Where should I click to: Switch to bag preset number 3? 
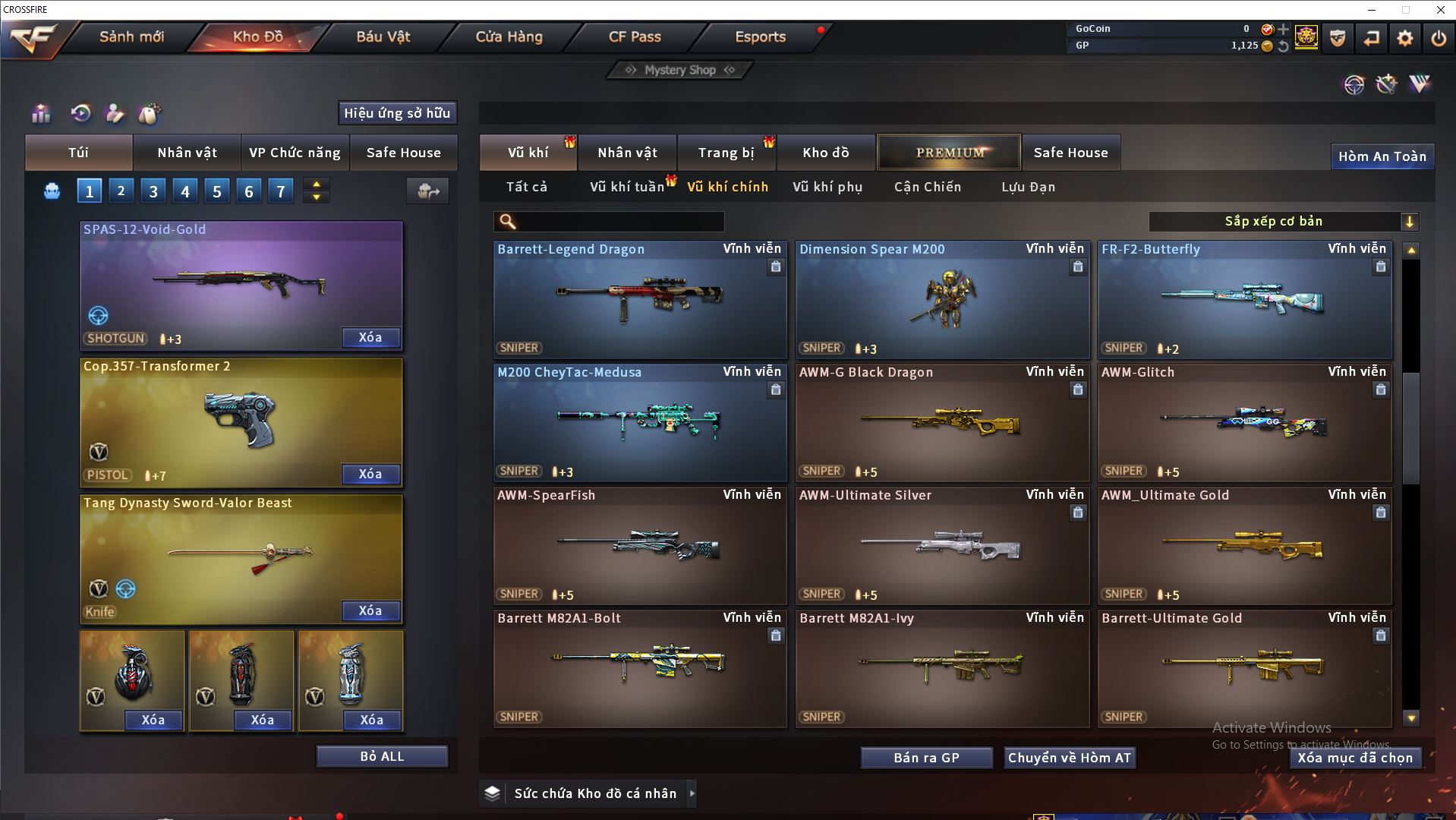coord(153,191)
